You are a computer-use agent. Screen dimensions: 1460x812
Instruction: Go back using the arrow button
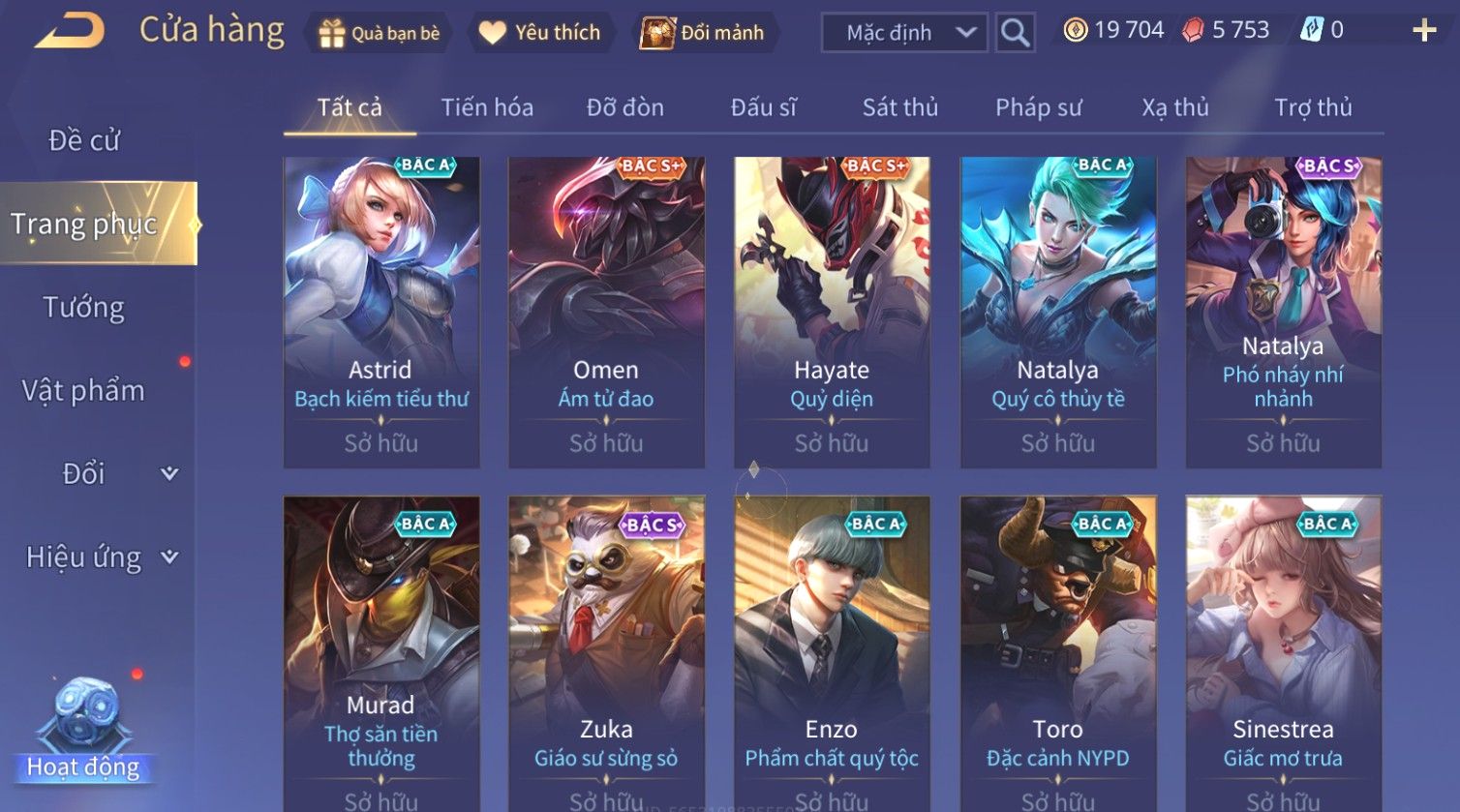(70, 31)
